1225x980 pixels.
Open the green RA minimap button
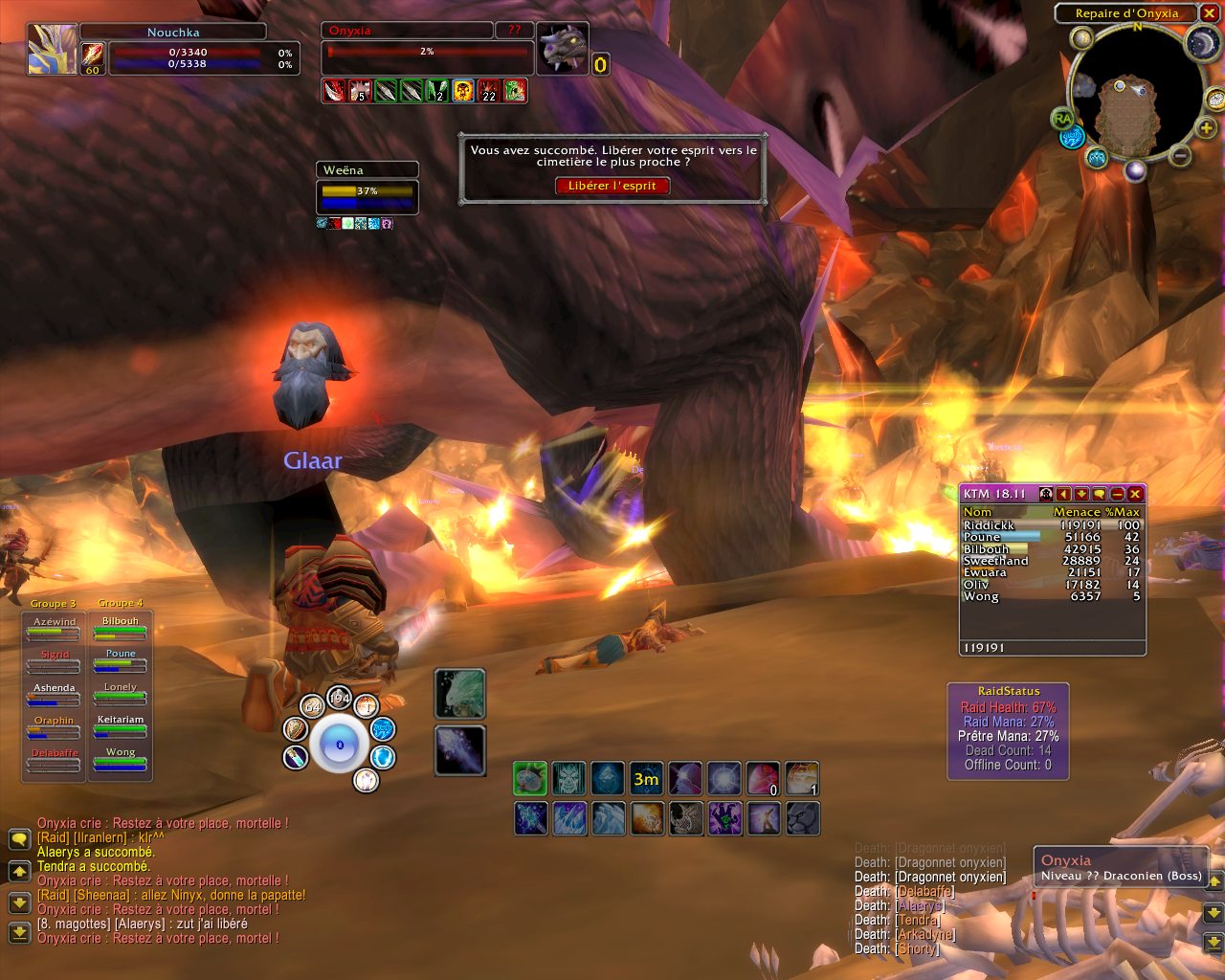(1062, 119)
